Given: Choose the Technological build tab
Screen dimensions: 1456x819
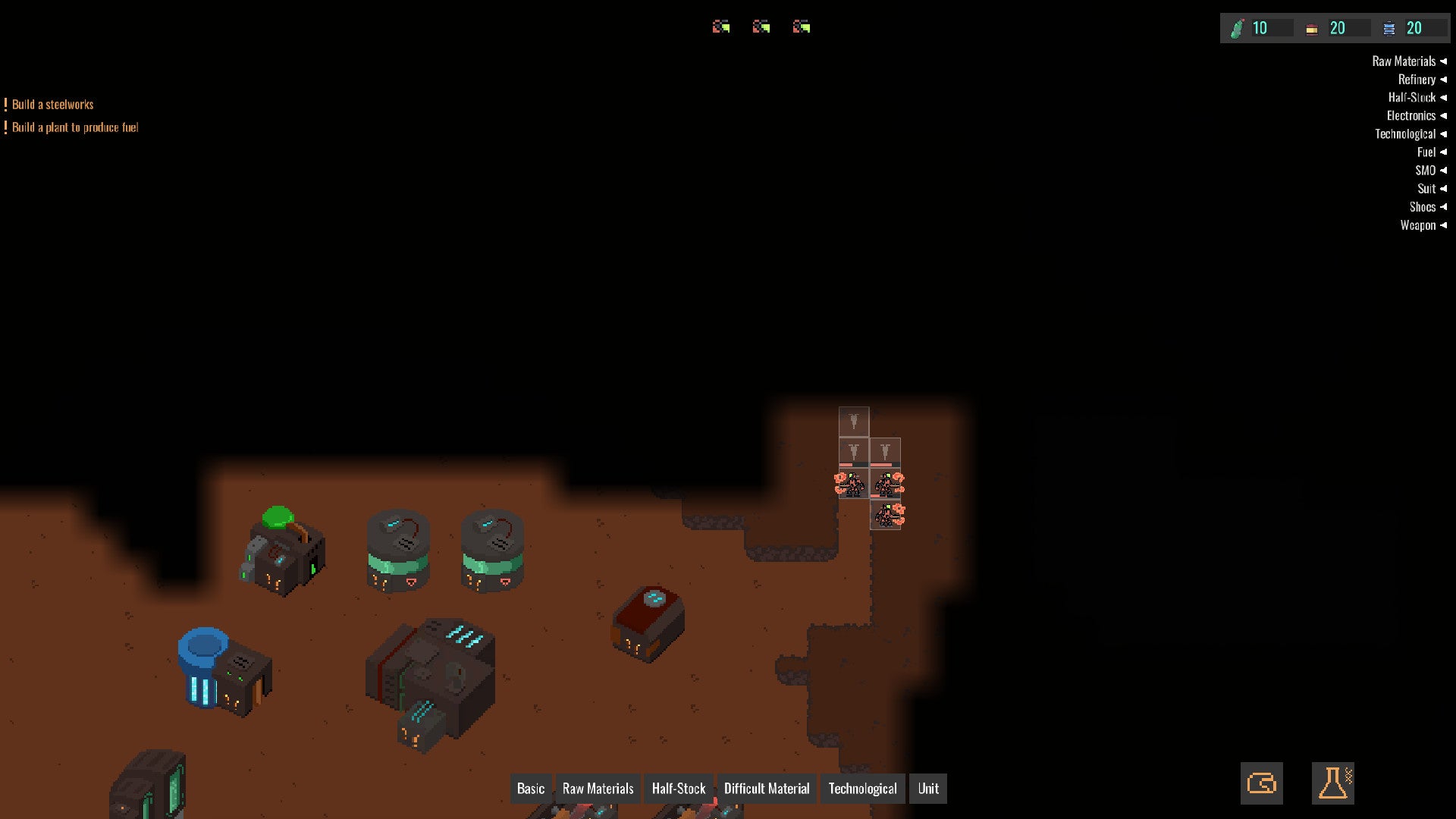Looking at the screenshot, I should coord(862,789).
